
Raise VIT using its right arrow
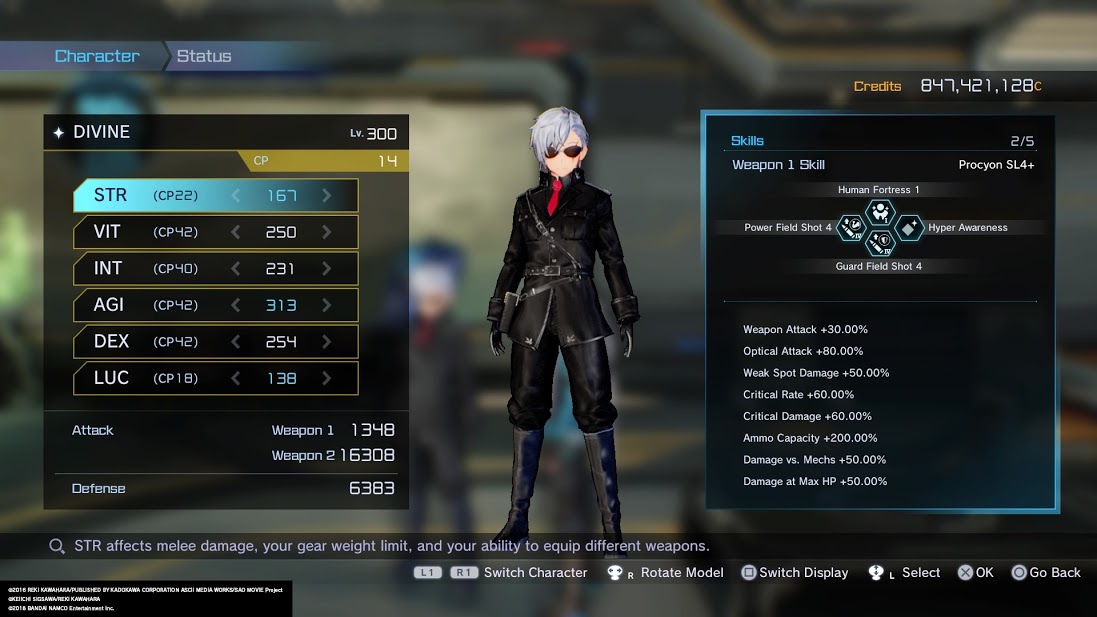pyautogui.click(x=326, y=232)
